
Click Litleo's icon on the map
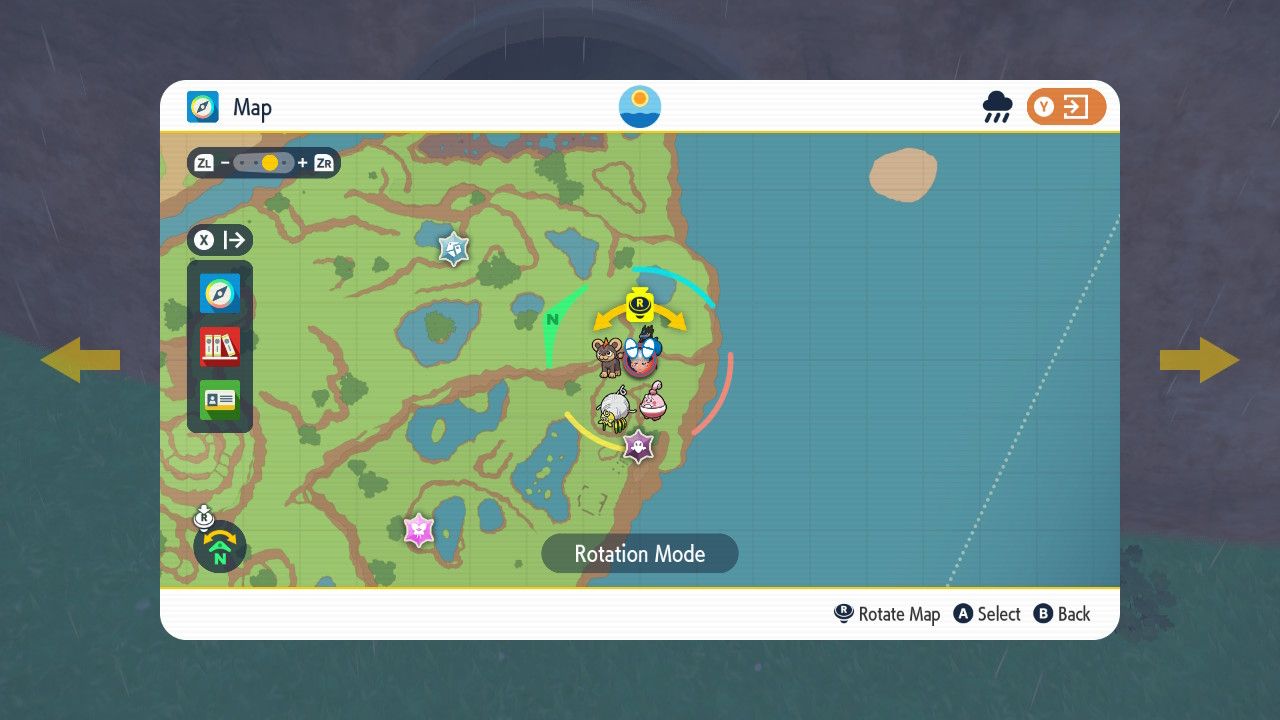point(608,357)
